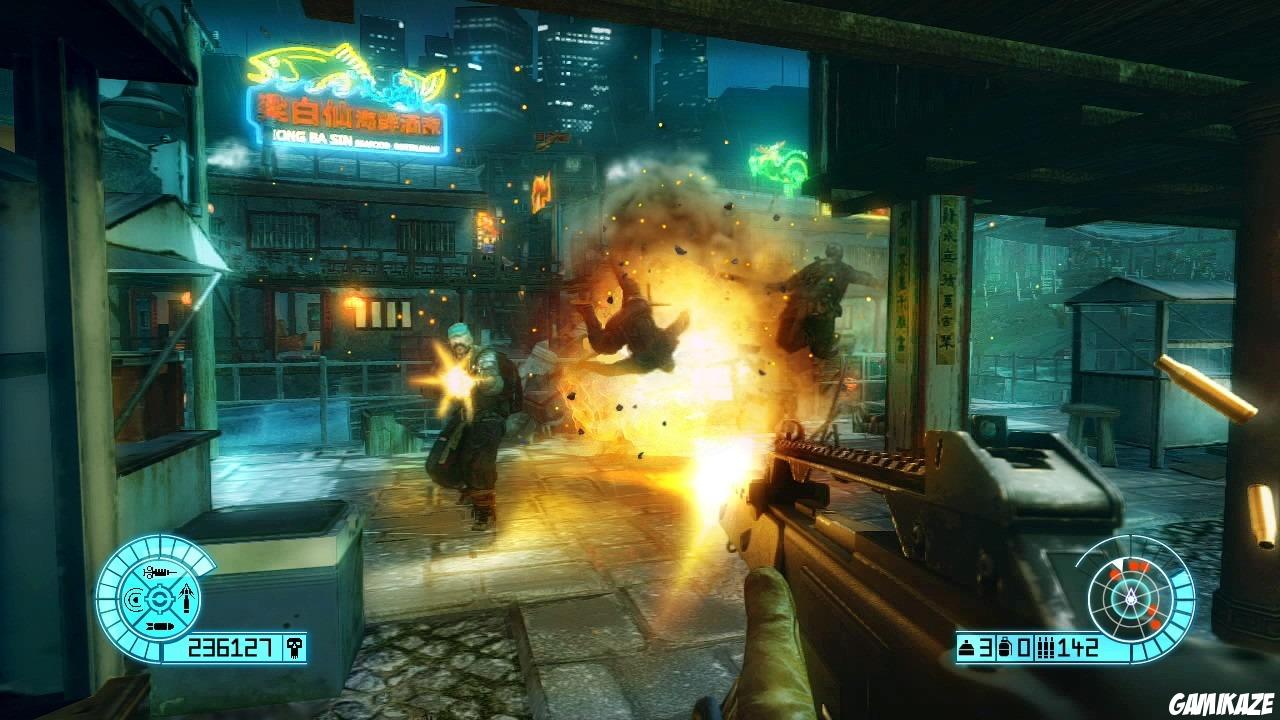The width and height of the screenshot is (1280, 720).
Task: Select the explosive bullets ability icon
Action: [159, 626]
